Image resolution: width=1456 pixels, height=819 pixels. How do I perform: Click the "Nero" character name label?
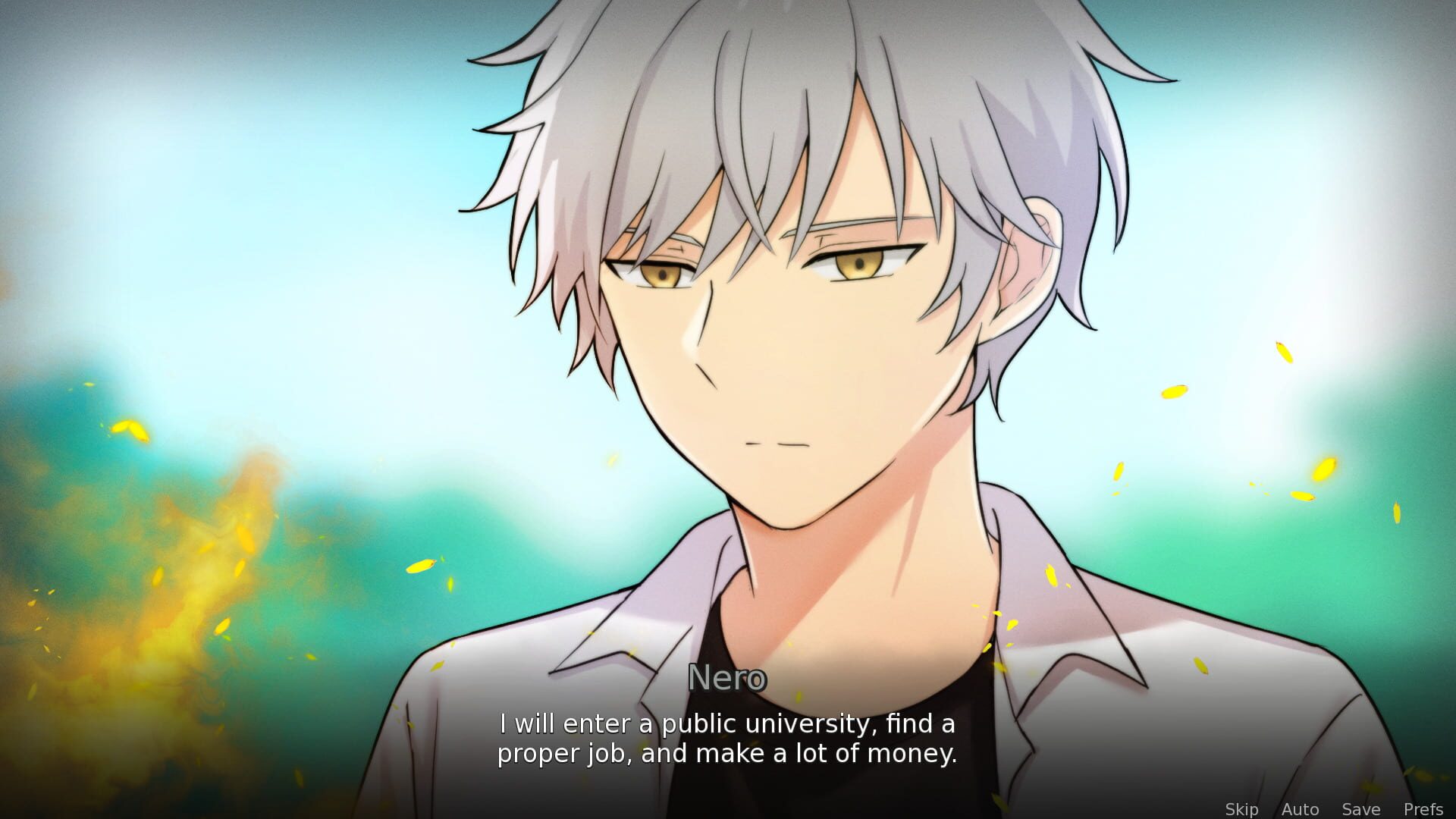pyautogui.click(x=728, y=679)
